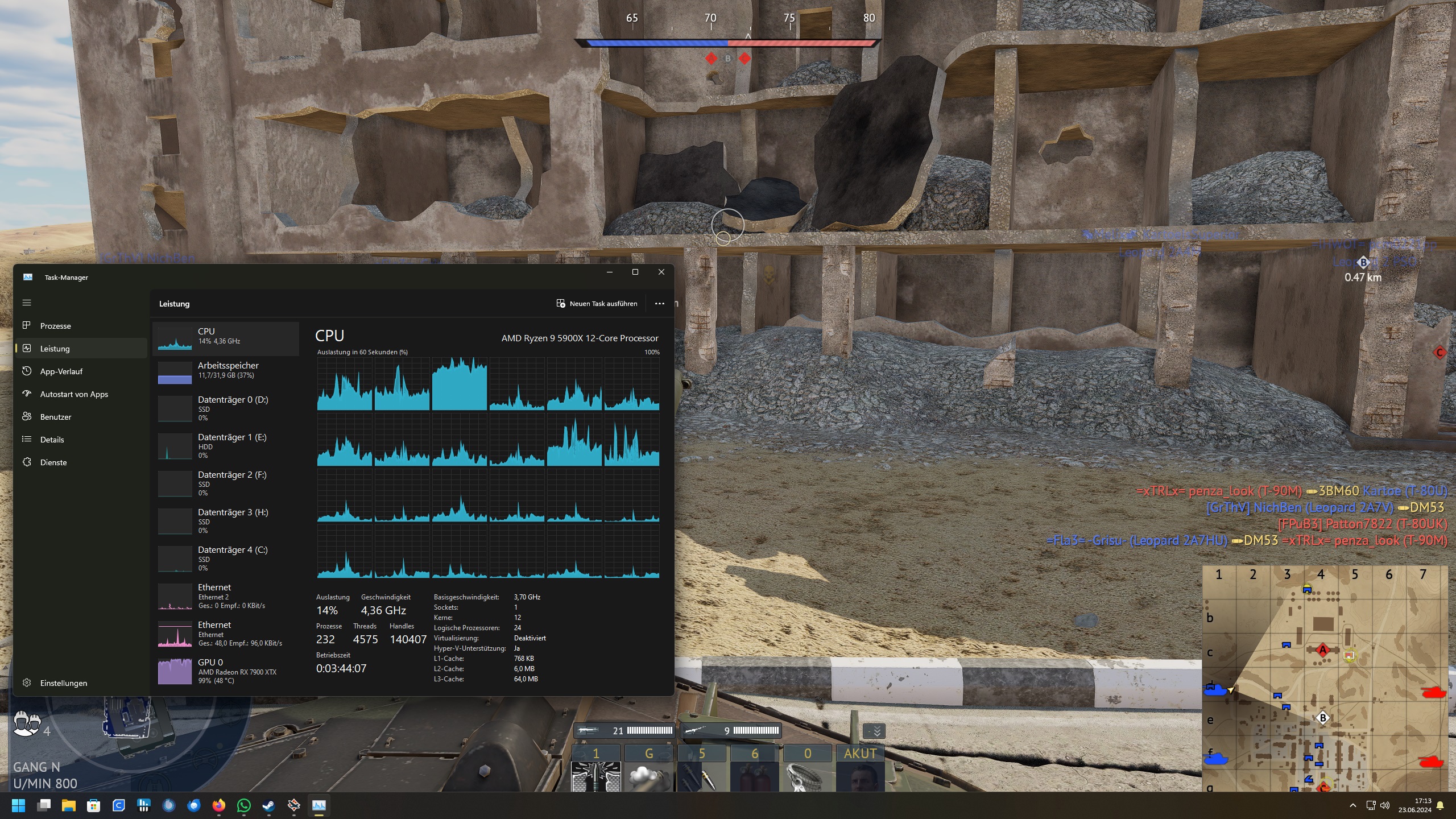Open the Autostart von Apps view
This screenshot has width=1456, height=819.
(x=74, y=394)
